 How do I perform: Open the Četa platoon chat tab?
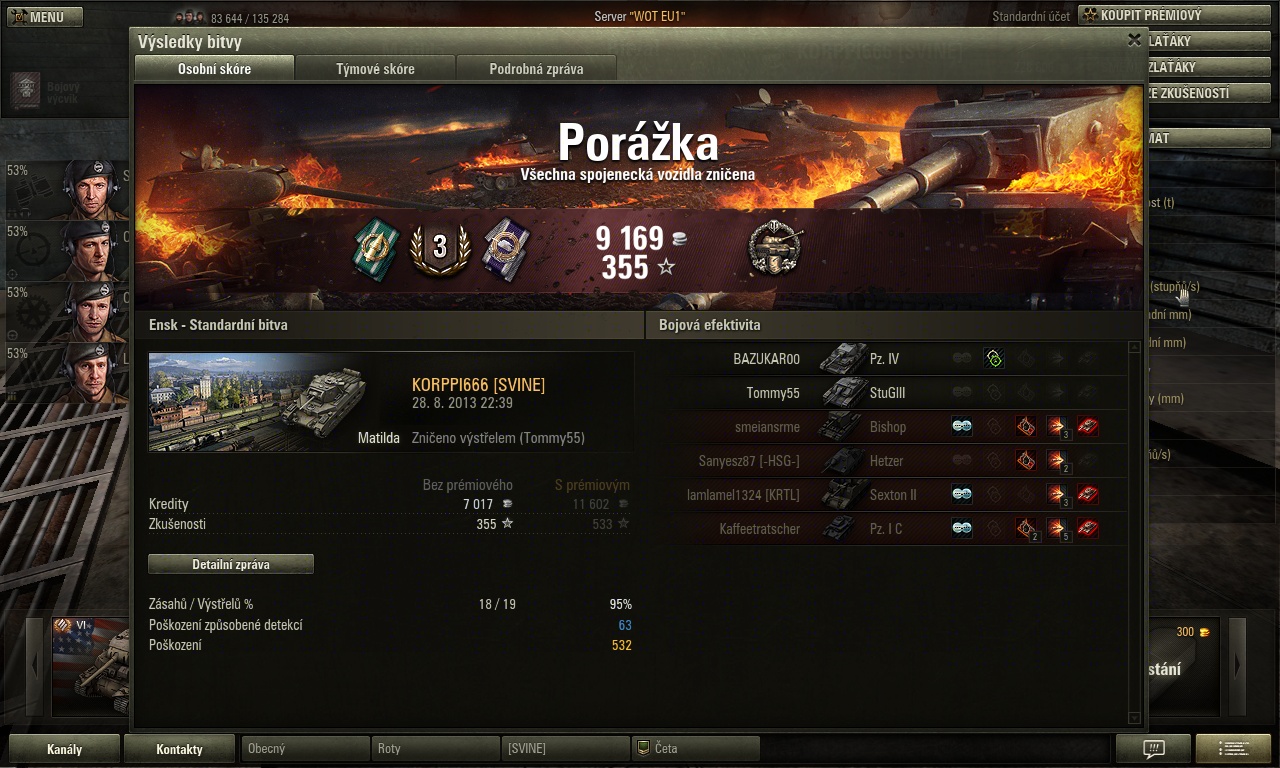(x=695, y=748)
